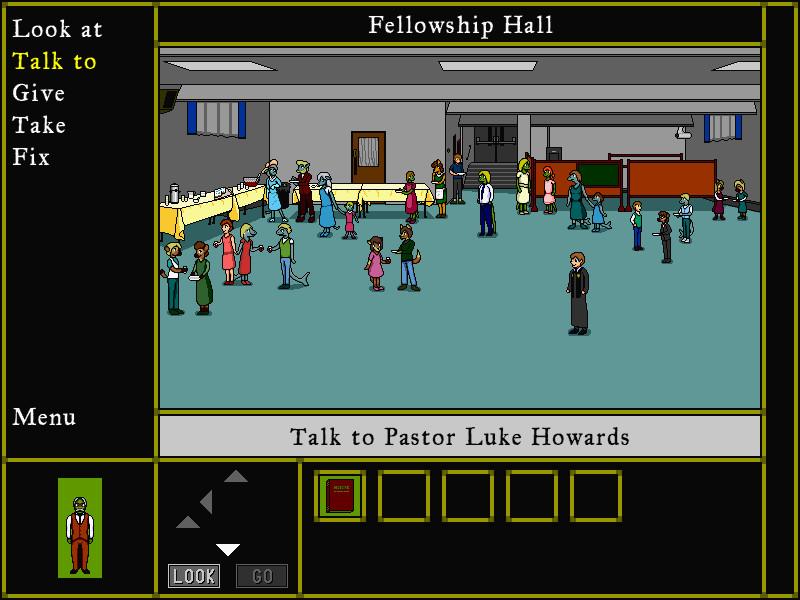This screenshot has height=600, width=800.
Task: Click the LOOK mode button
Action: 194,576
